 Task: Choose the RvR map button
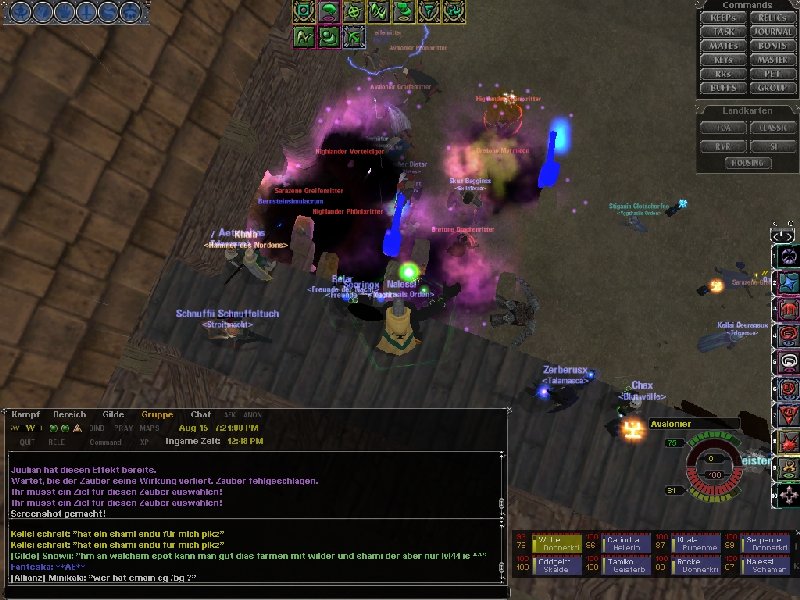(723, 144)
